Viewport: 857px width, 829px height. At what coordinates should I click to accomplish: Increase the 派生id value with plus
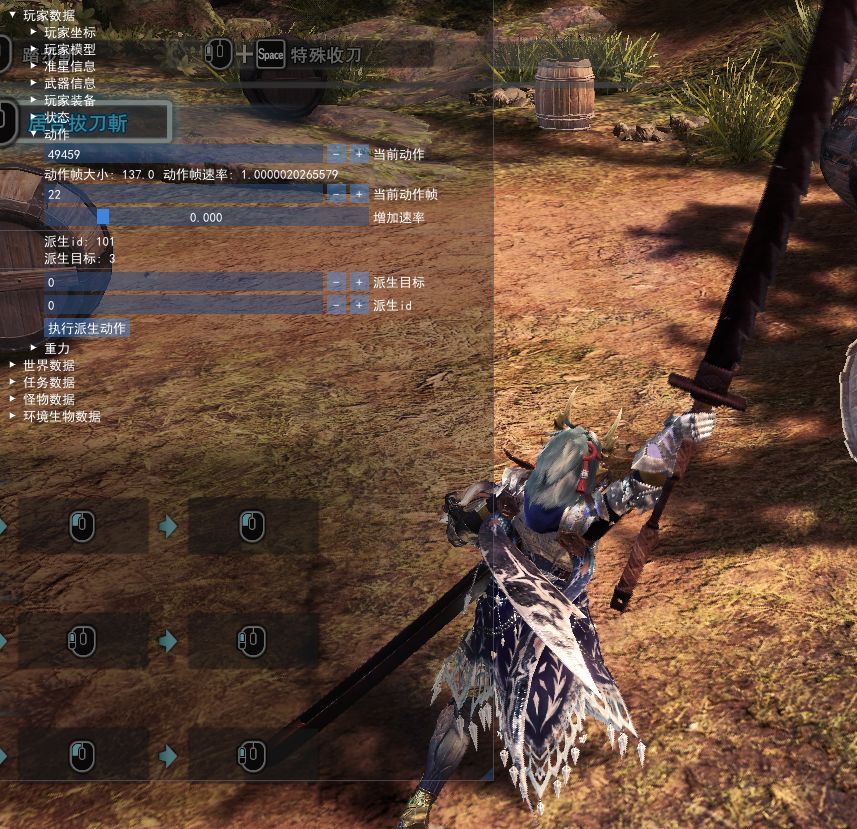358,305
